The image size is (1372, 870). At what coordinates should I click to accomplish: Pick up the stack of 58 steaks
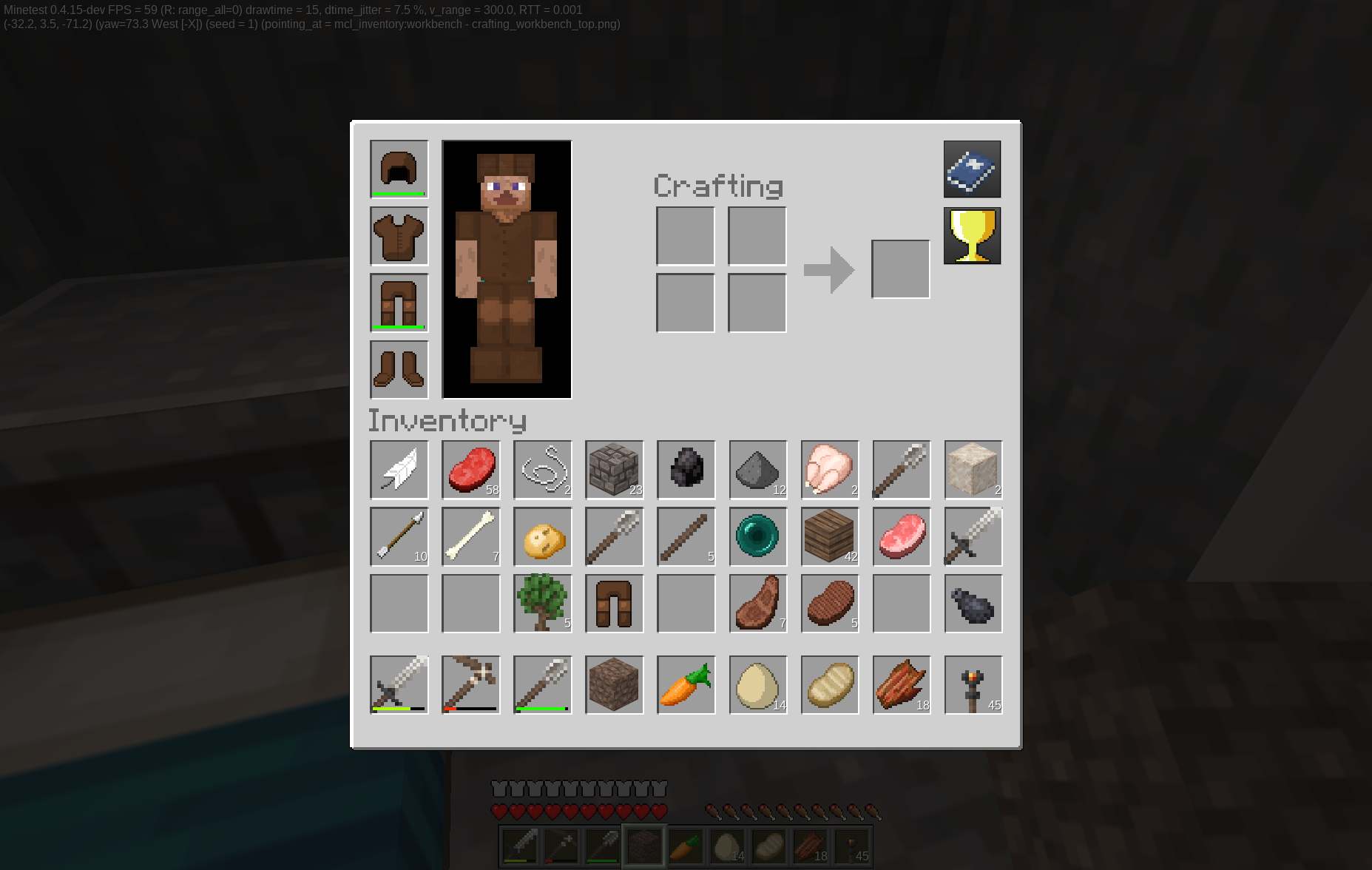coord(470,471)
